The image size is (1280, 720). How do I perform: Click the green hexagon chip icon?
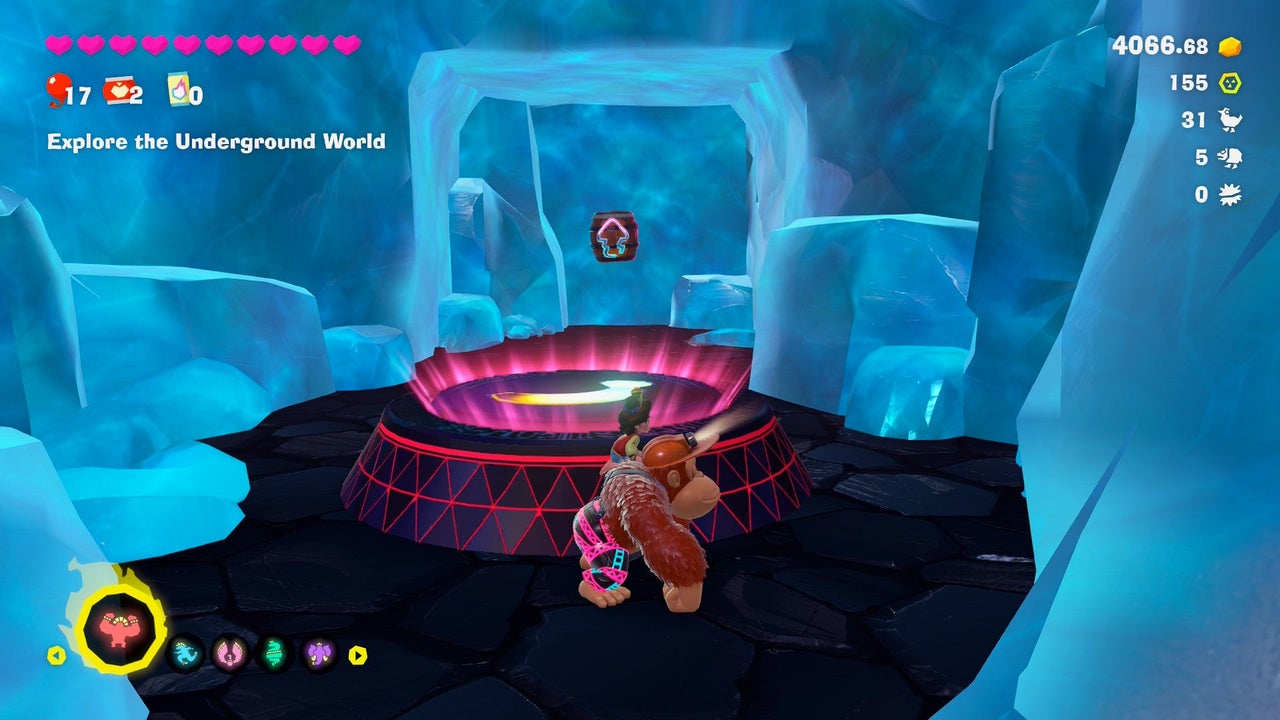click(x=1229, y=83)
